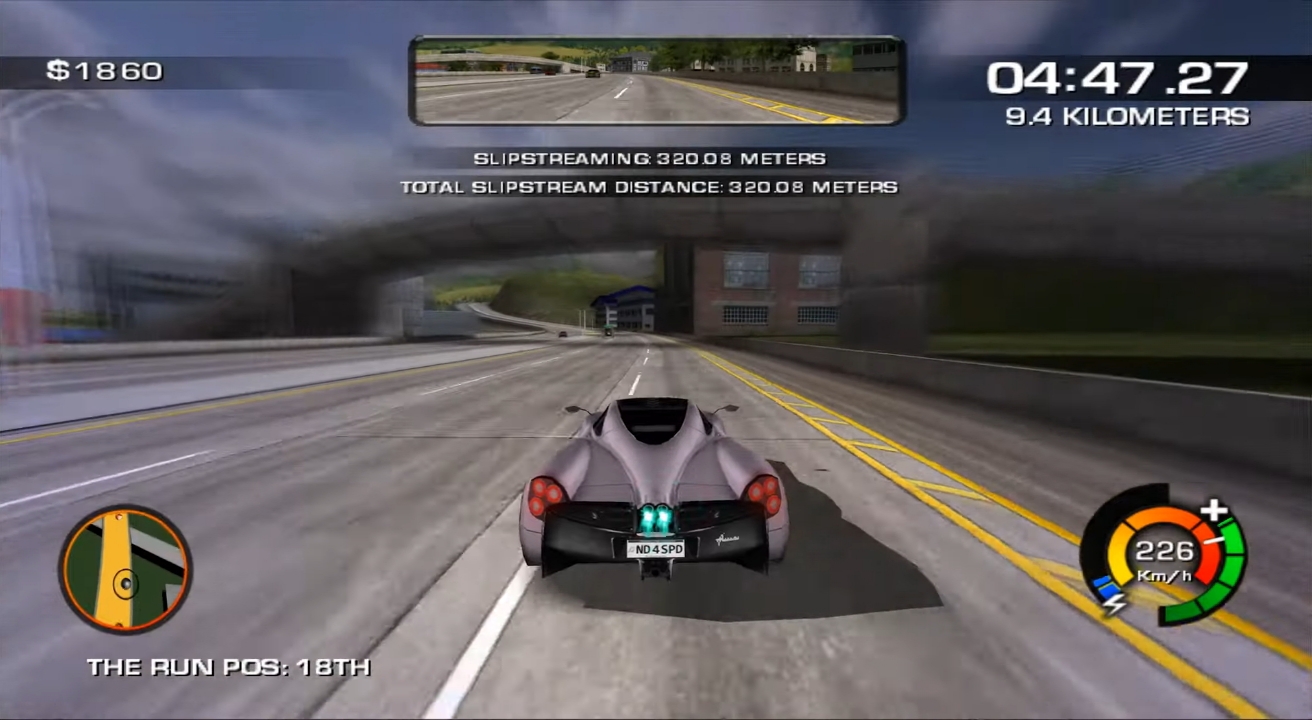Expand the SLIPSTREAMING distance readout
This screenshot has height=720, width=1312.
coord(650,158)
